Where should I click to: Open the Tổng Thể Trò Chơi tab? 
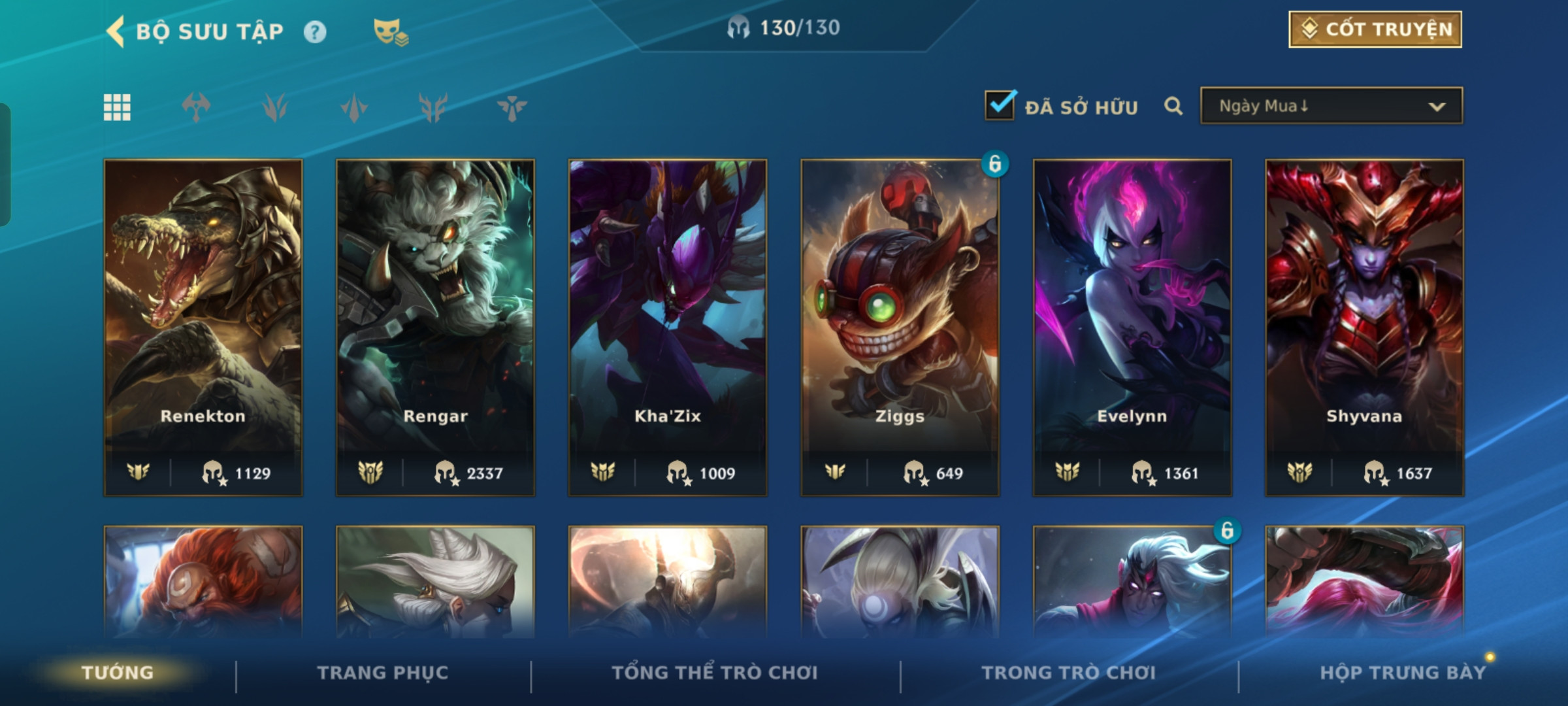(x=715, y=673)
